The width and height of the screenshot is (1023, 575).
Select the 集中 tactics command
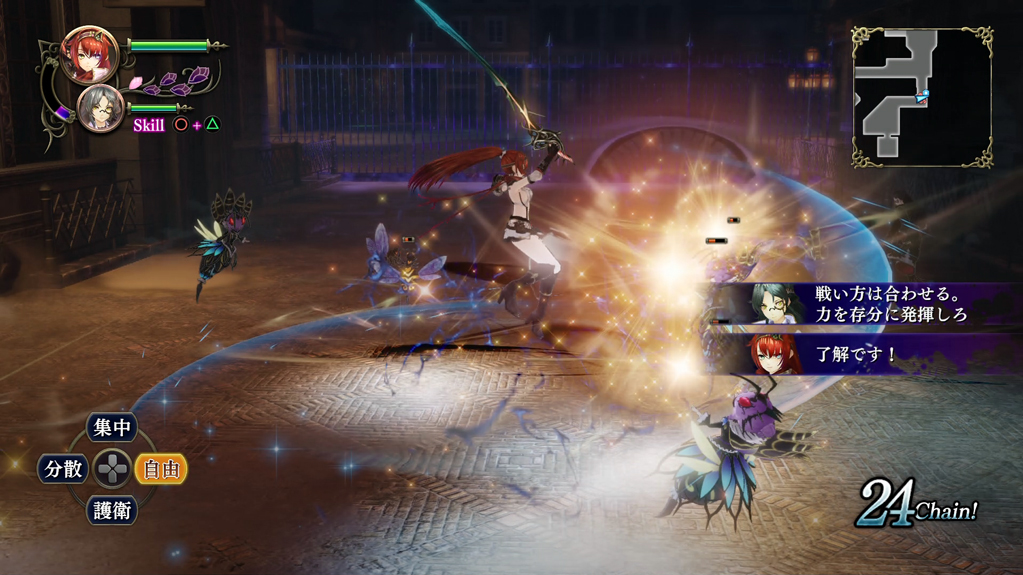pyautogui.click(x=111, y=428)
